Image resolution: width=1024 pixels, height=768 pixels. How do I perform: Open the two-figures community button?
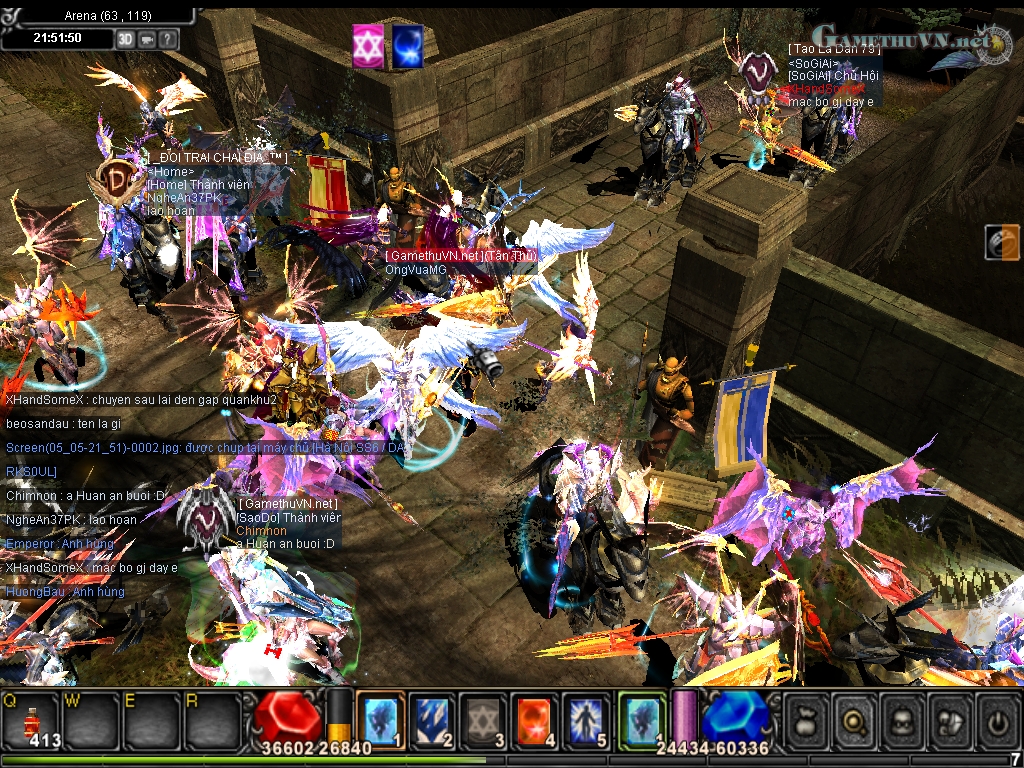pyautogui.click(x=951, y=718)
